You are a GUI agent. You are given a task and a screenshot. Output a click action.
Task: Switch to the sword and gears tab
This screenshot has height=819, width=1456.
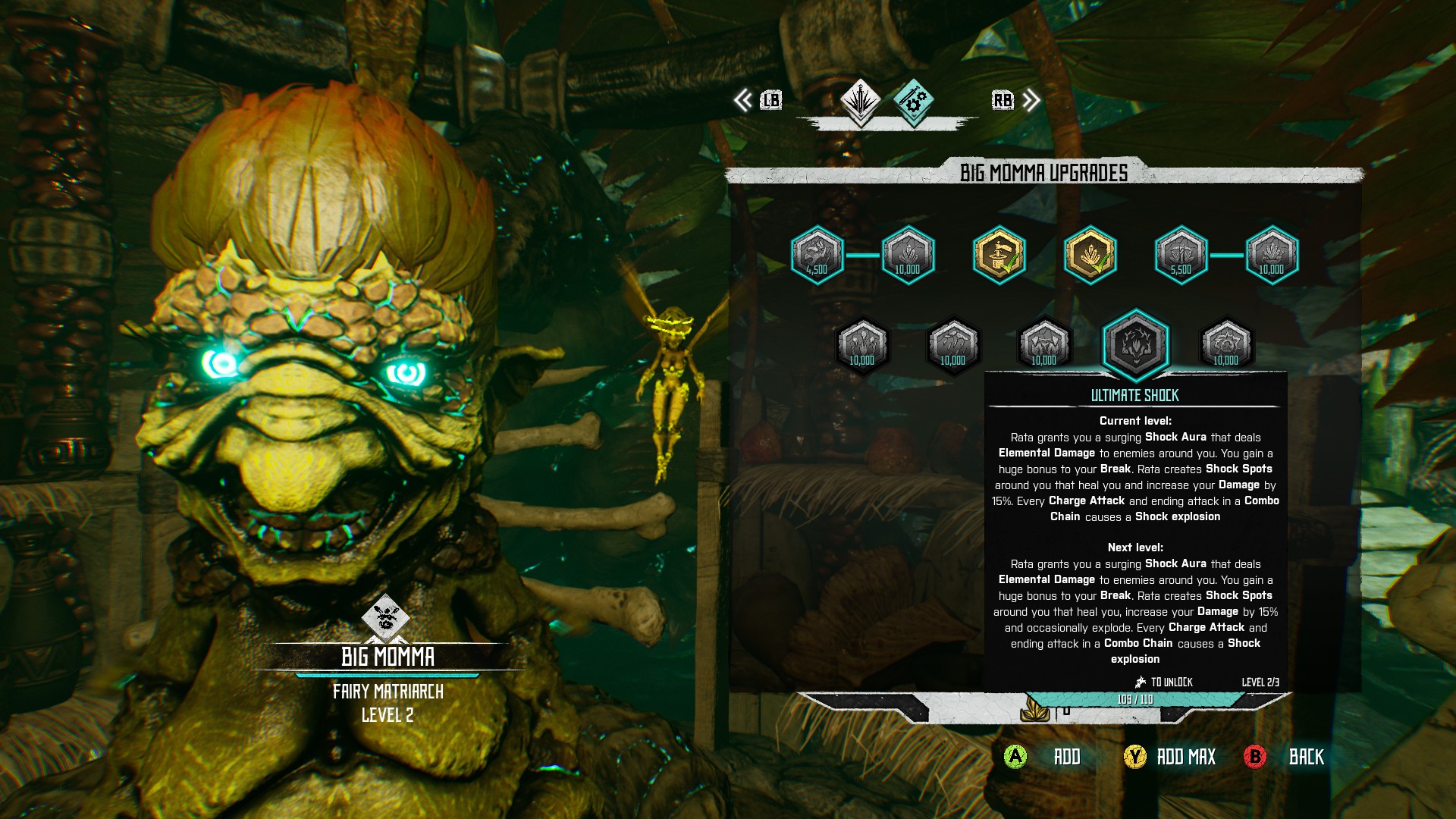[x=913, y=101]
